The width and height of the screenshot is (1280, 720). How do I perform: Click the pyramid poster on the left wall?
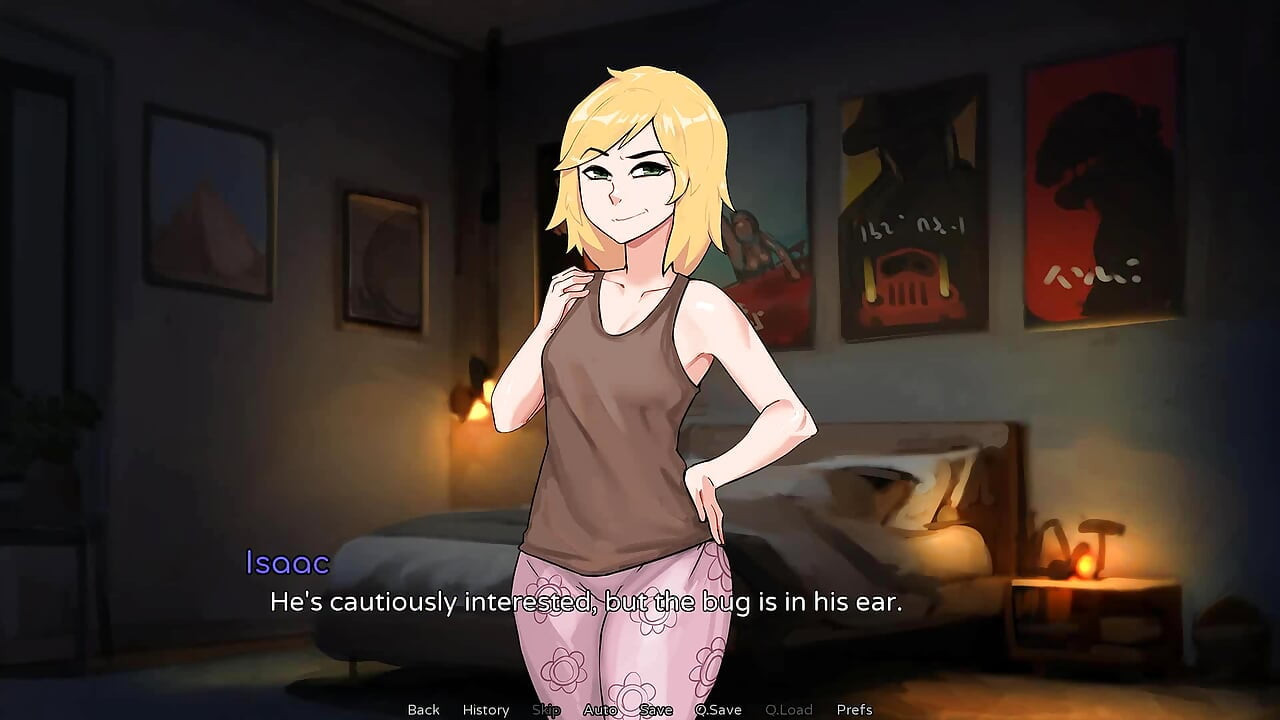point(210,200)
